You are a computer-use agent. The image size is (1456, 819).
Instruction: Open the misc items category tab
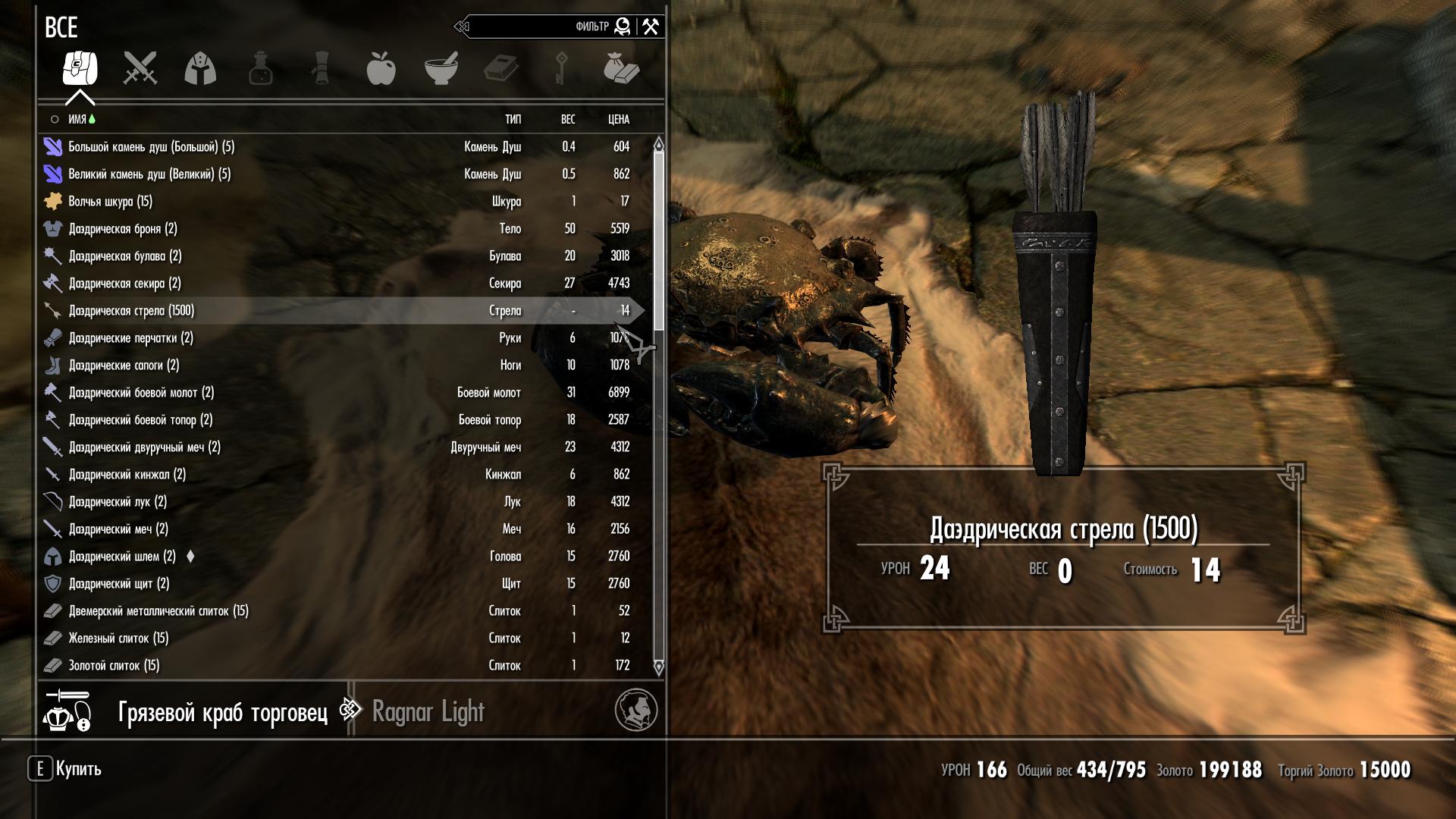[621, 68]
